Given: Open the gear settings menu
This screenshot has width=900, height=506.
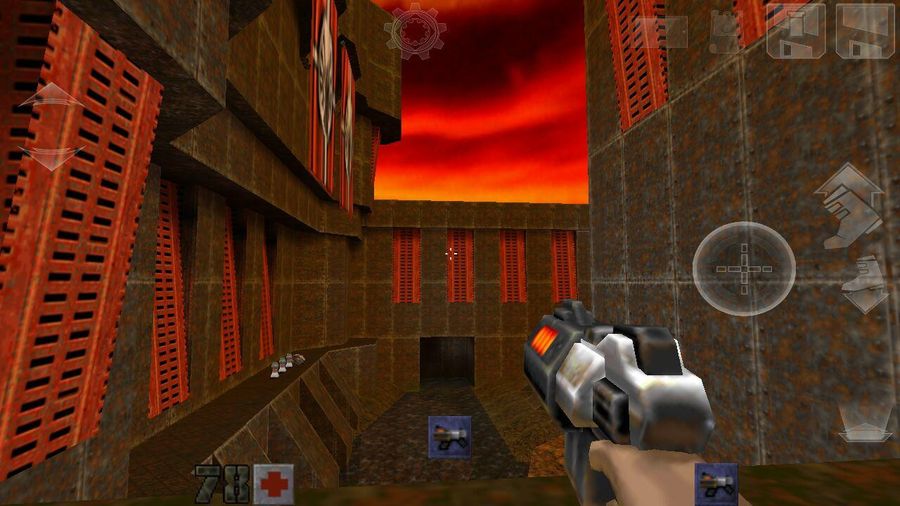Looking at the screenshot, I should [414, 31].
